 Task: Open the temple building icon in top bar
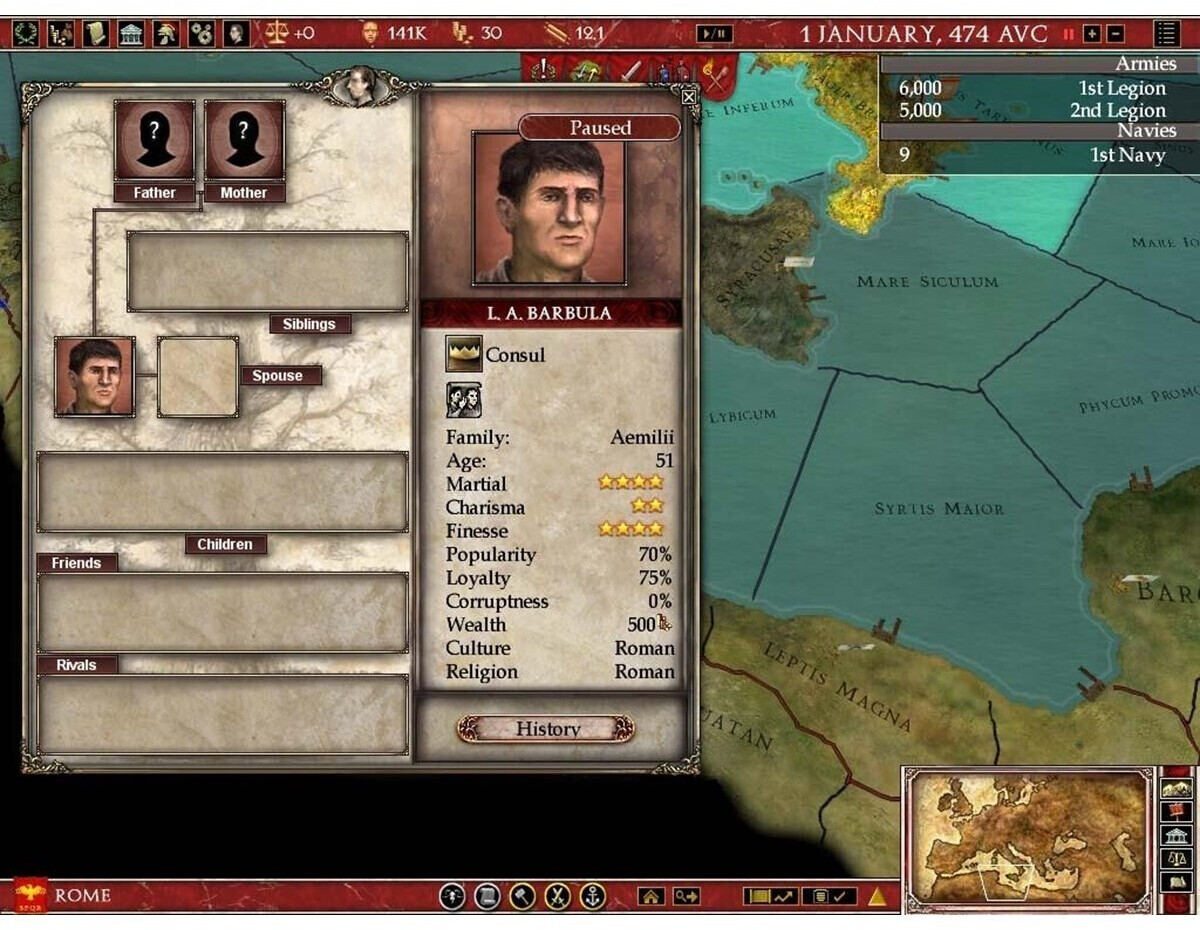pos(131,33)
